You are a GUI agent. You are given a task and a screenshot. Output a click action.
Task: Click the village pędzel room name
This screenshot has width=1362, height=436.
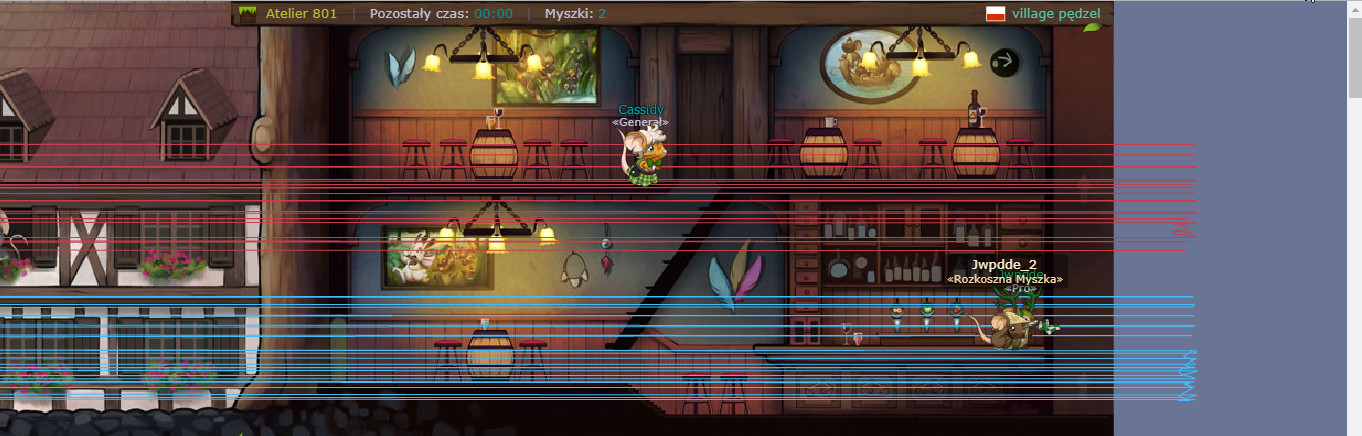pos(1056,14)
